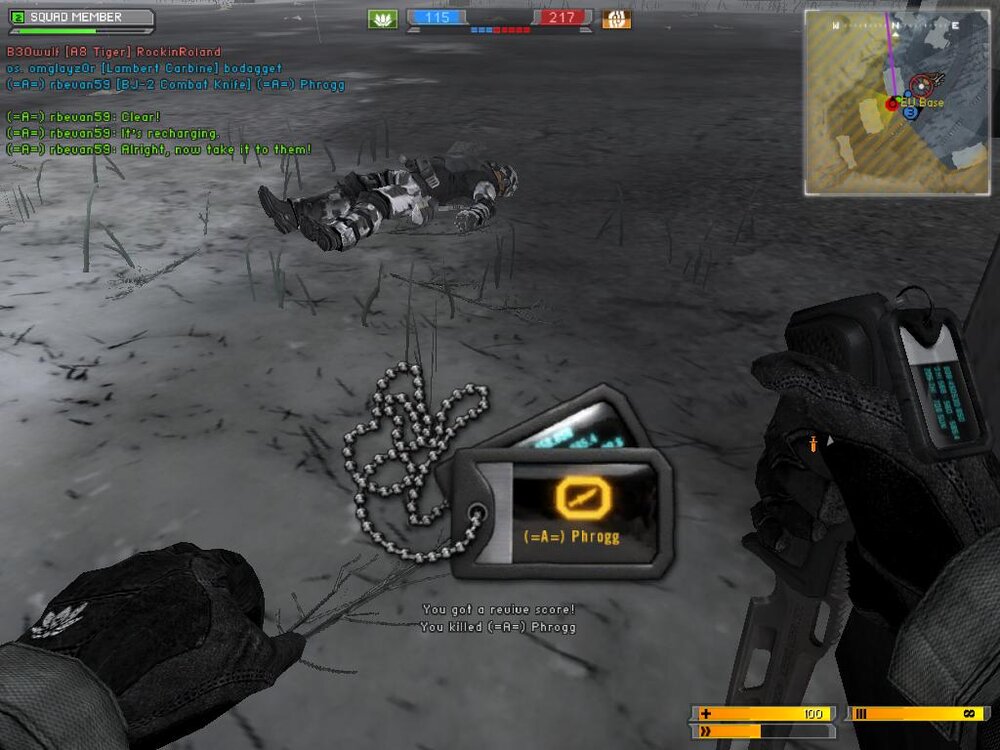The image size is (1000, 750).
Task: Click the tactical minimap
Action: 896,103
